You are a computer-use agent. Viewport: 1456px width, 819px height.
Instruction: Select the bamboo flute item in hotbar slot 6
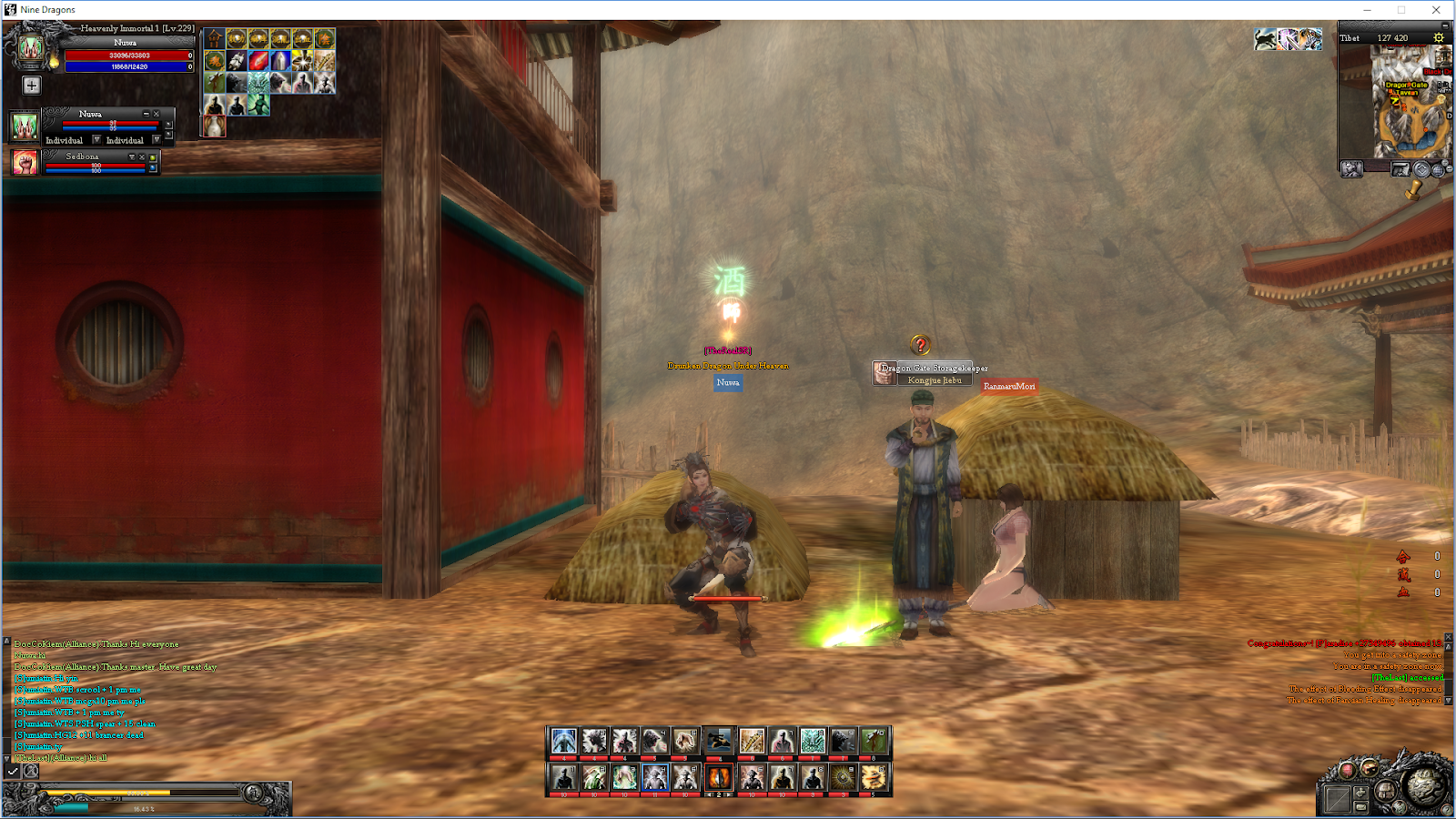pyautogui.click(x=752, y=741)
